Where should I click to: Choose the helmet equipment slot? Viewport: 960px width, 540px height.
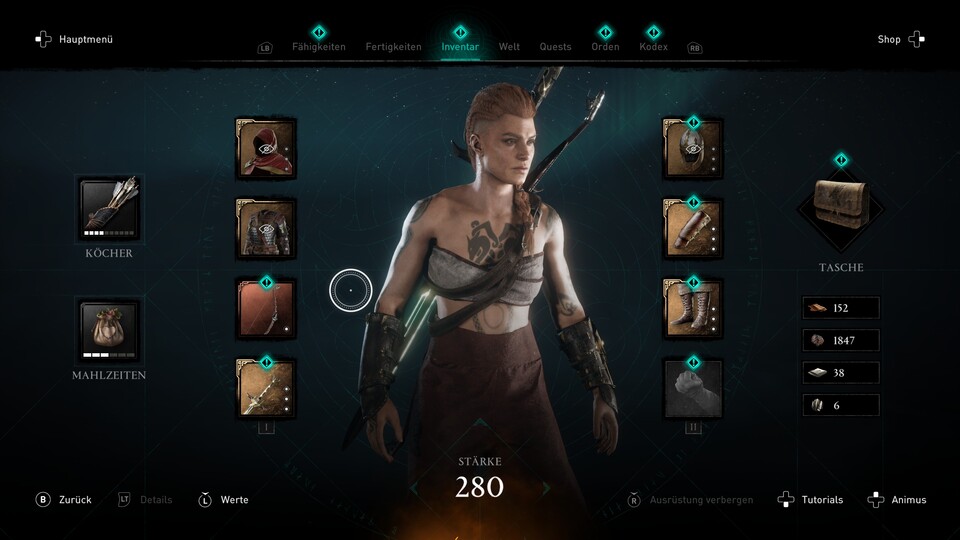click(693, 148)
